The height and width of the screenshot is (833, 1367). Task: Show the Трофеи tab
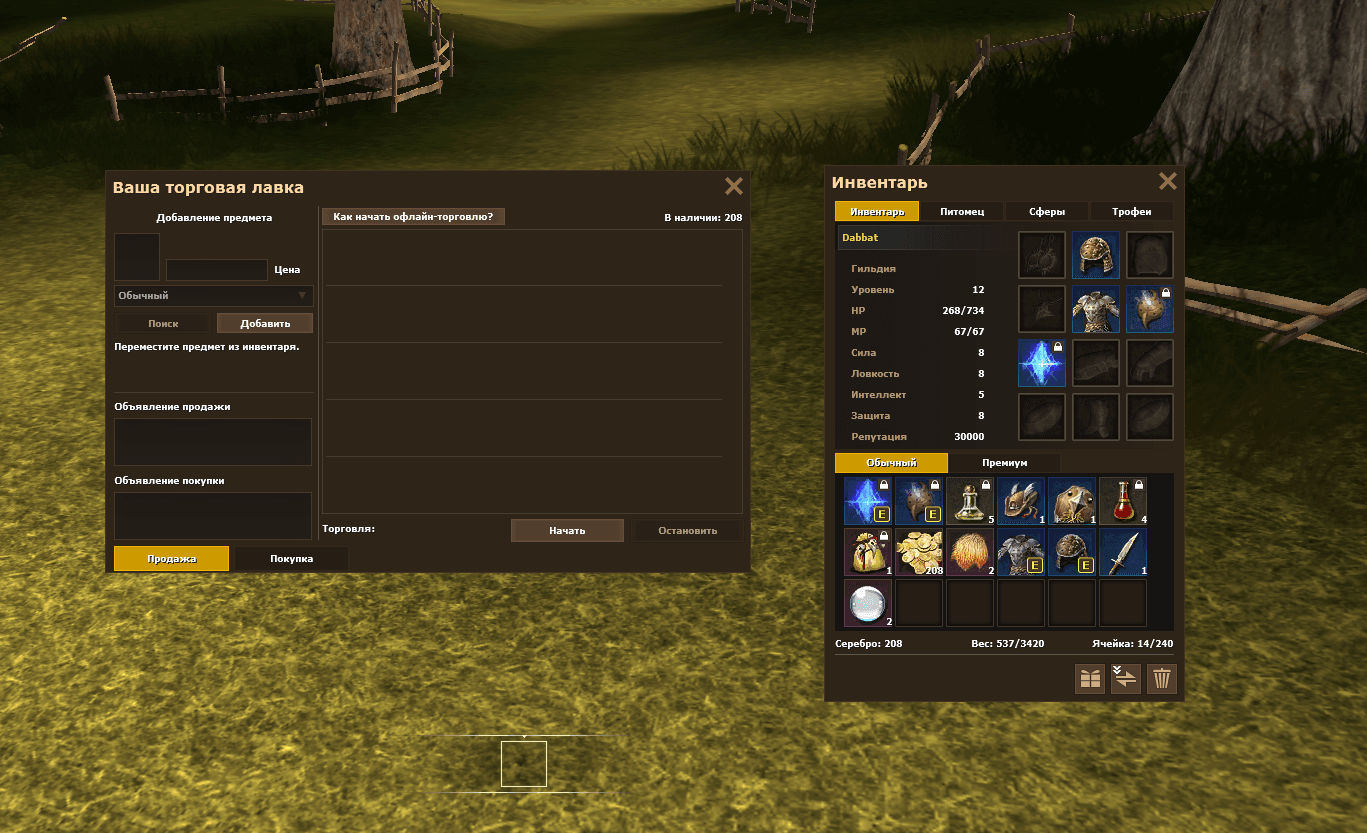[1131, 212]
